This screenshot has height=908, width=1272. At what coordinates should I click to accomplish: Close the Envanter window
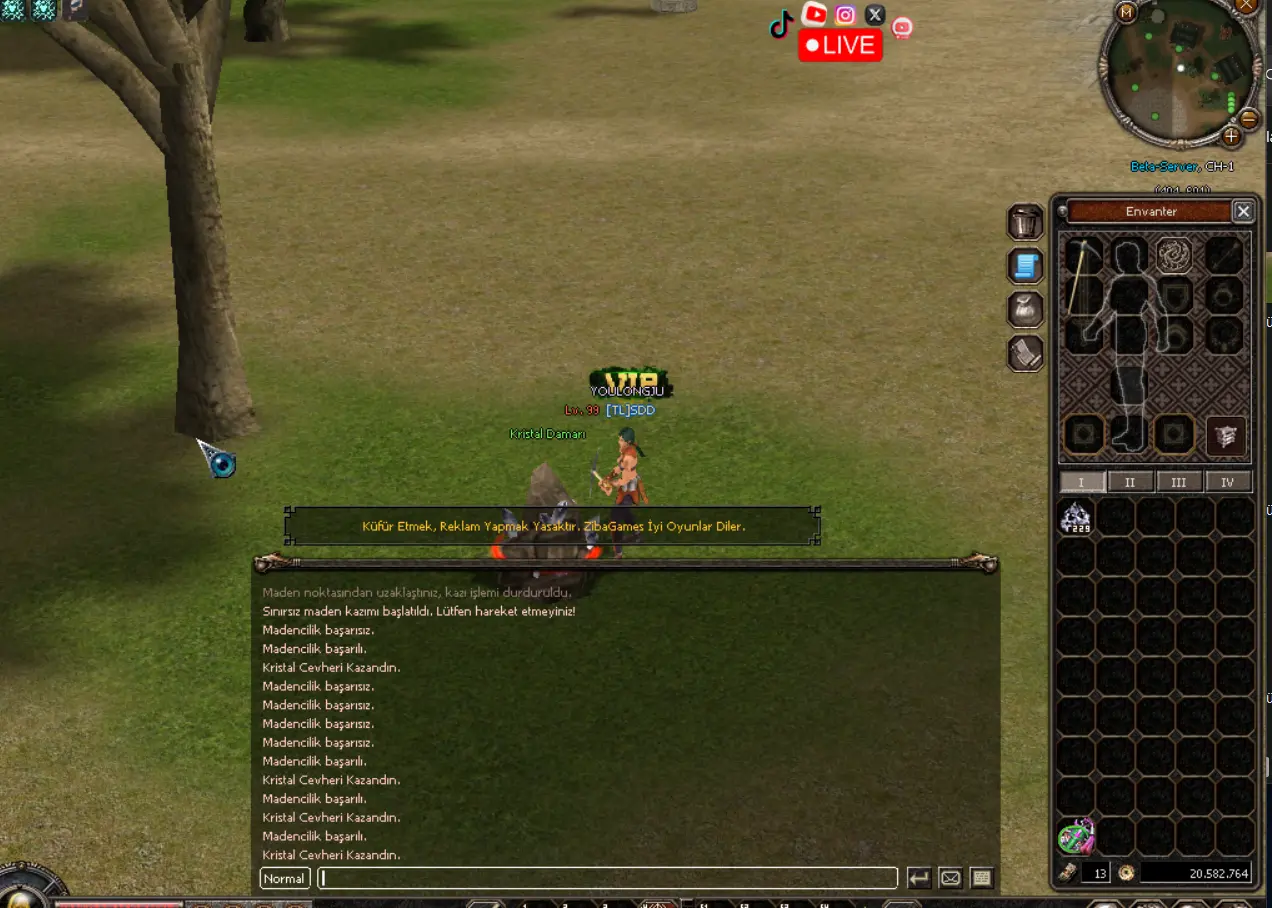(1243, 211)
